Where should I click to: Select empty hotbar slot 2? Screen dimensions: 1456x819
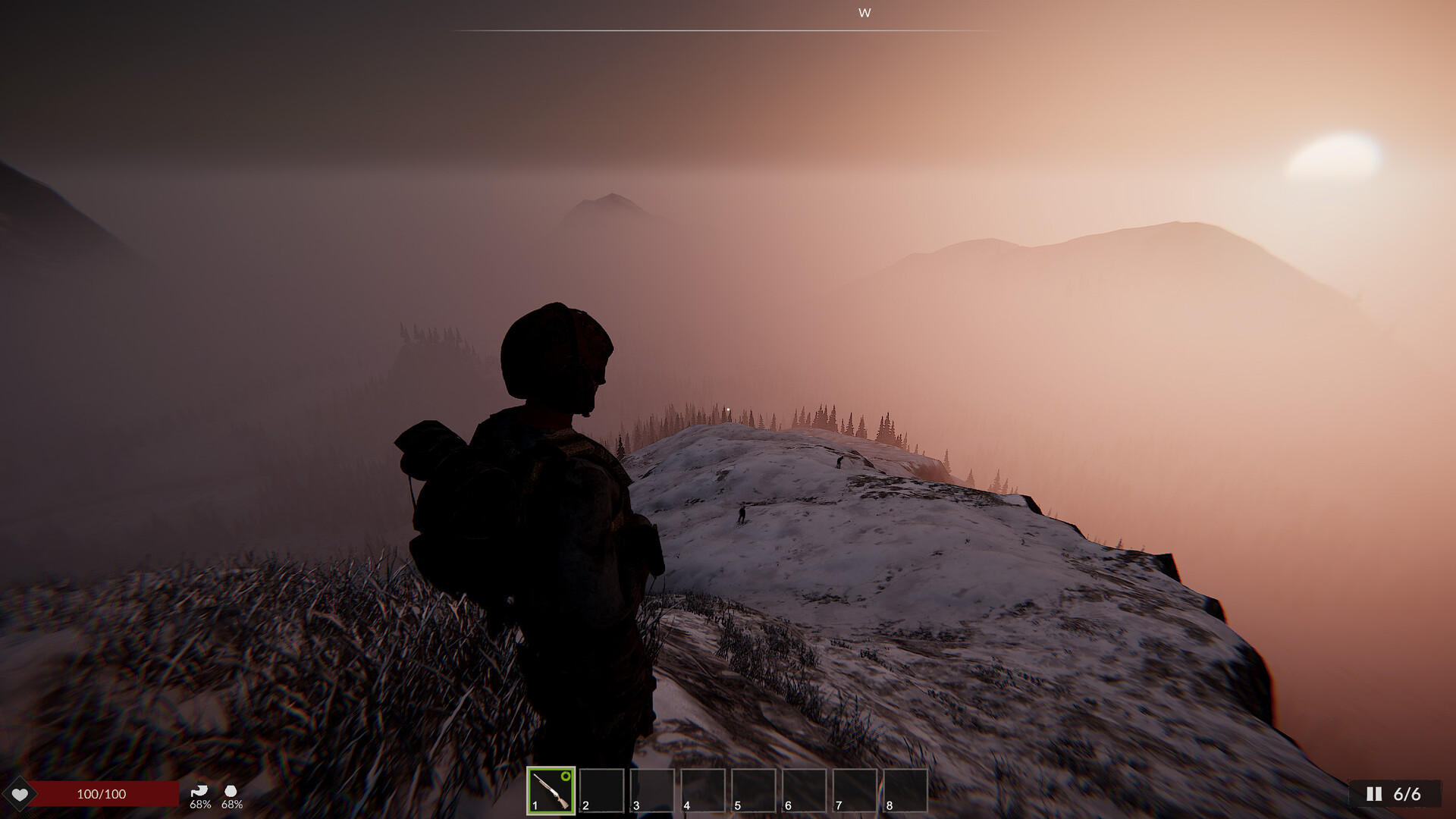coord(602,791)
